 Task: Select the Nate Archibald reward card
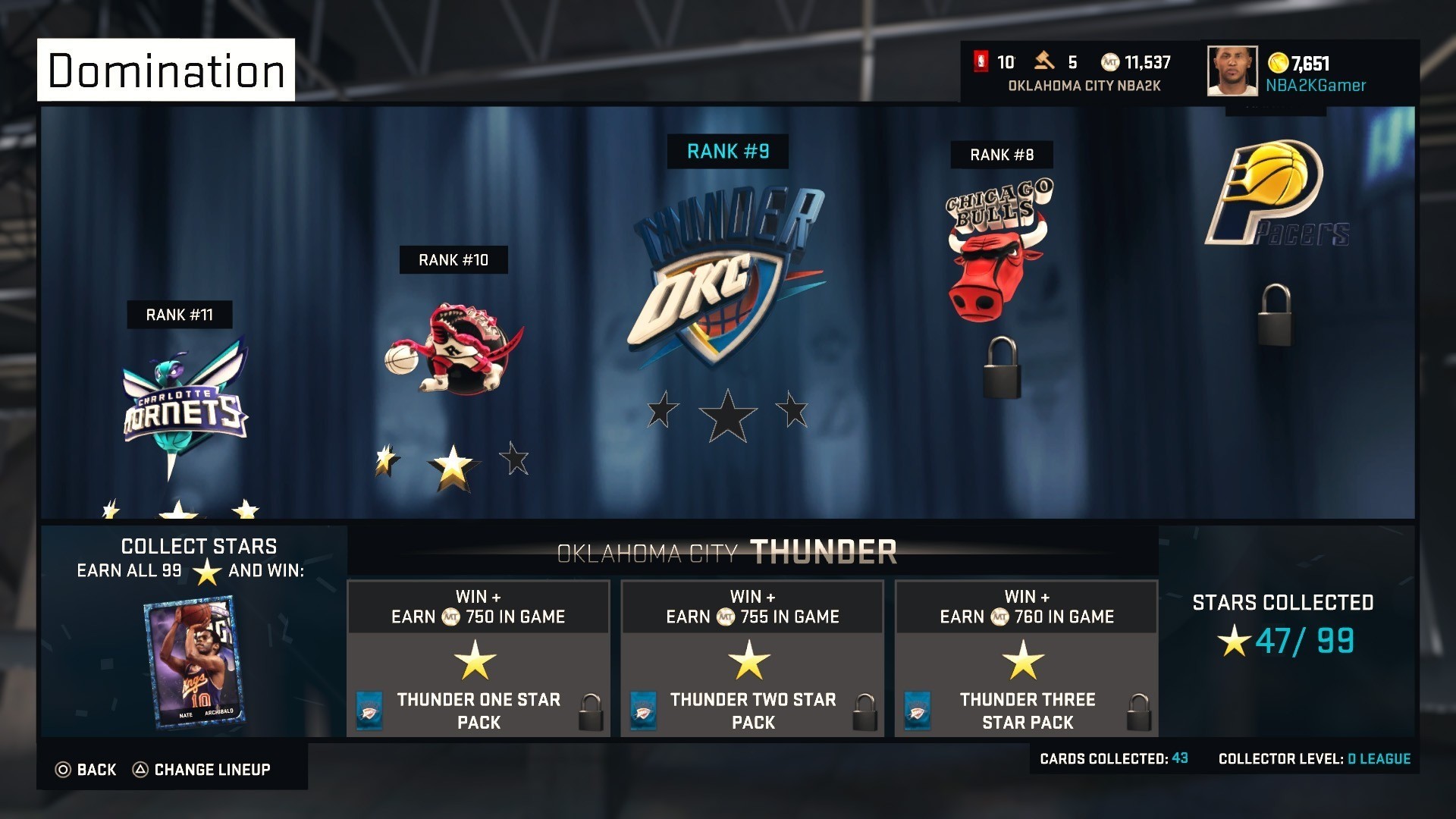pos(193,660)
